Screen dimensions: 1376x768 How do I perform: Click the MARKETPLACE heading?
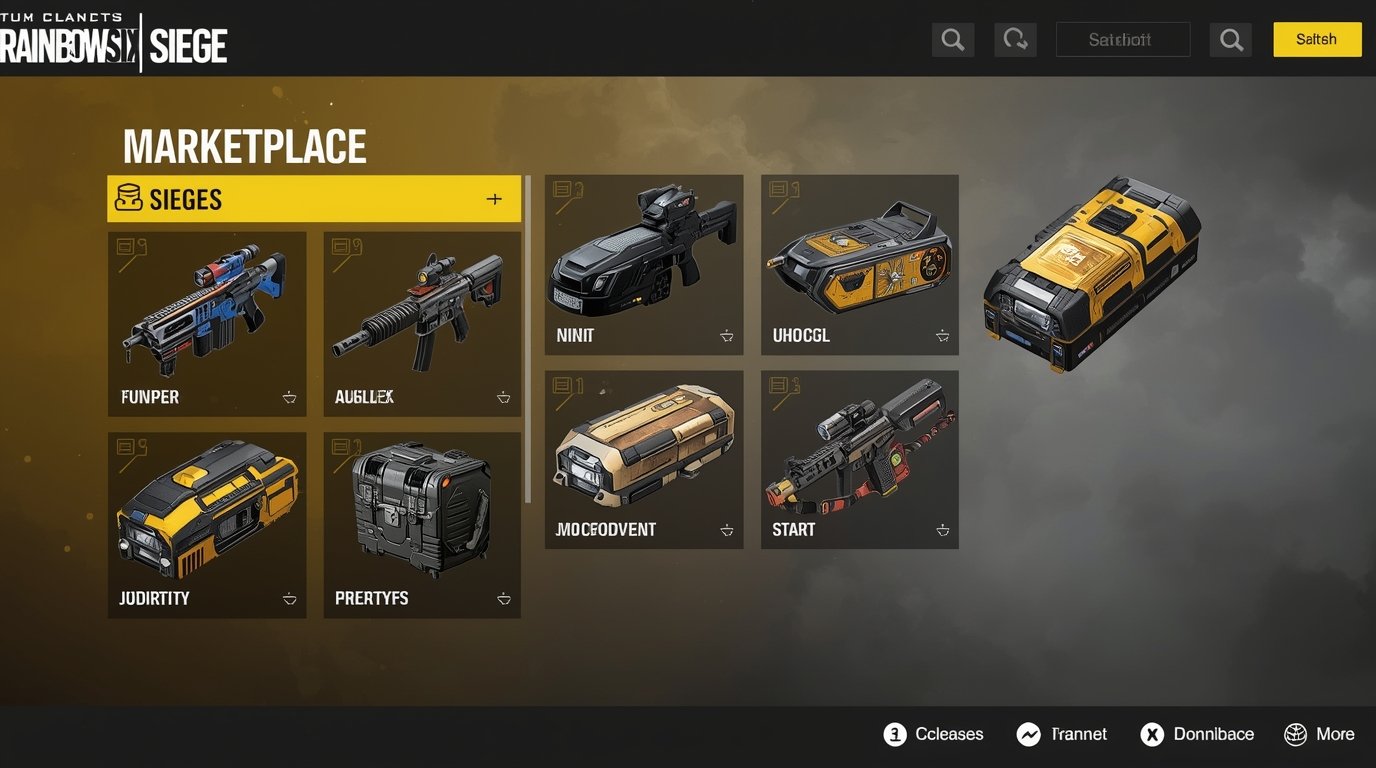[244, 146]
